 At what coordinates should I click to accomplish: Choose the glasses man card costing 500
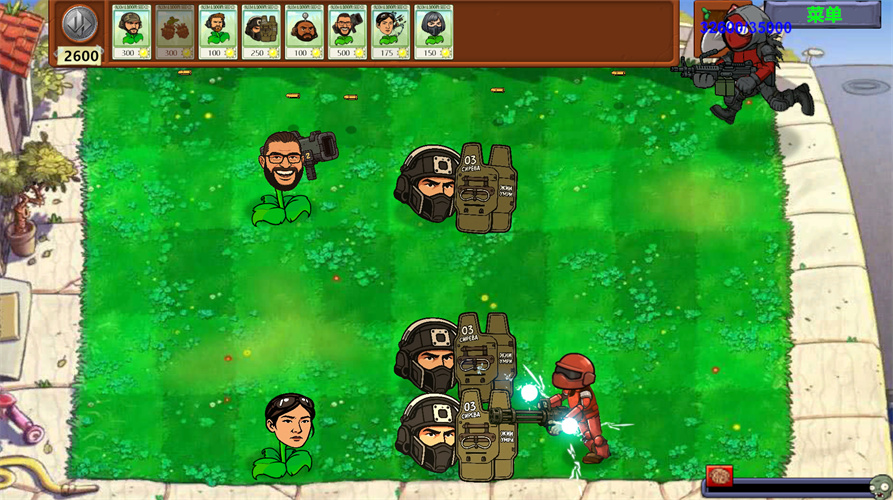347,33
